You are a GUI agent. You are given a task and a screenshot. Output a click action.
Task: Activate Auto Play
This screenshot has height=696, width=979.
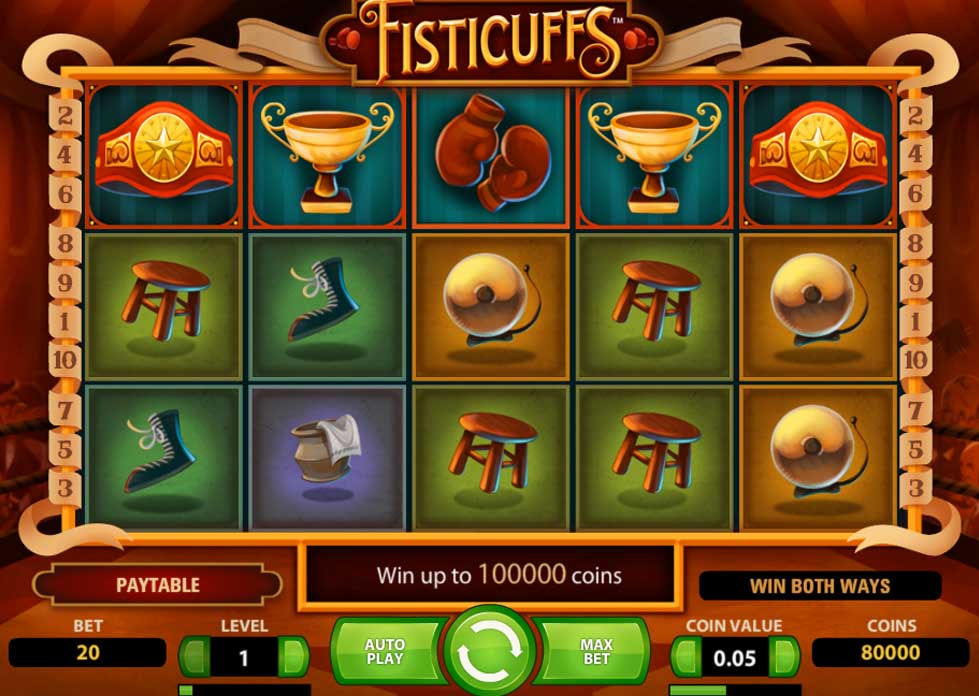(386, 652)
